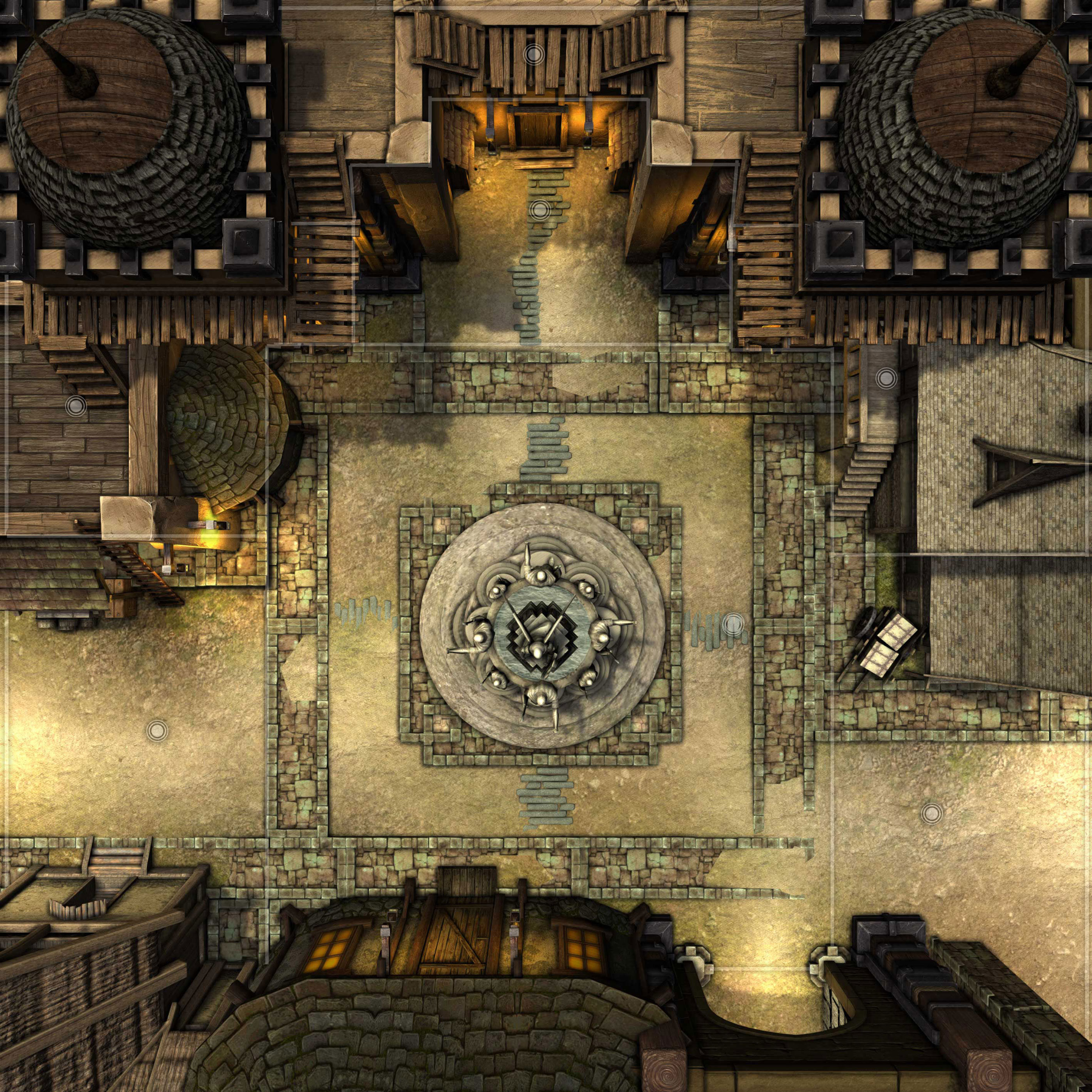Screen dimensions: 1092x1092
Task: Select the zone marker in the left dirt yard
Action: [x=156, y=731]
